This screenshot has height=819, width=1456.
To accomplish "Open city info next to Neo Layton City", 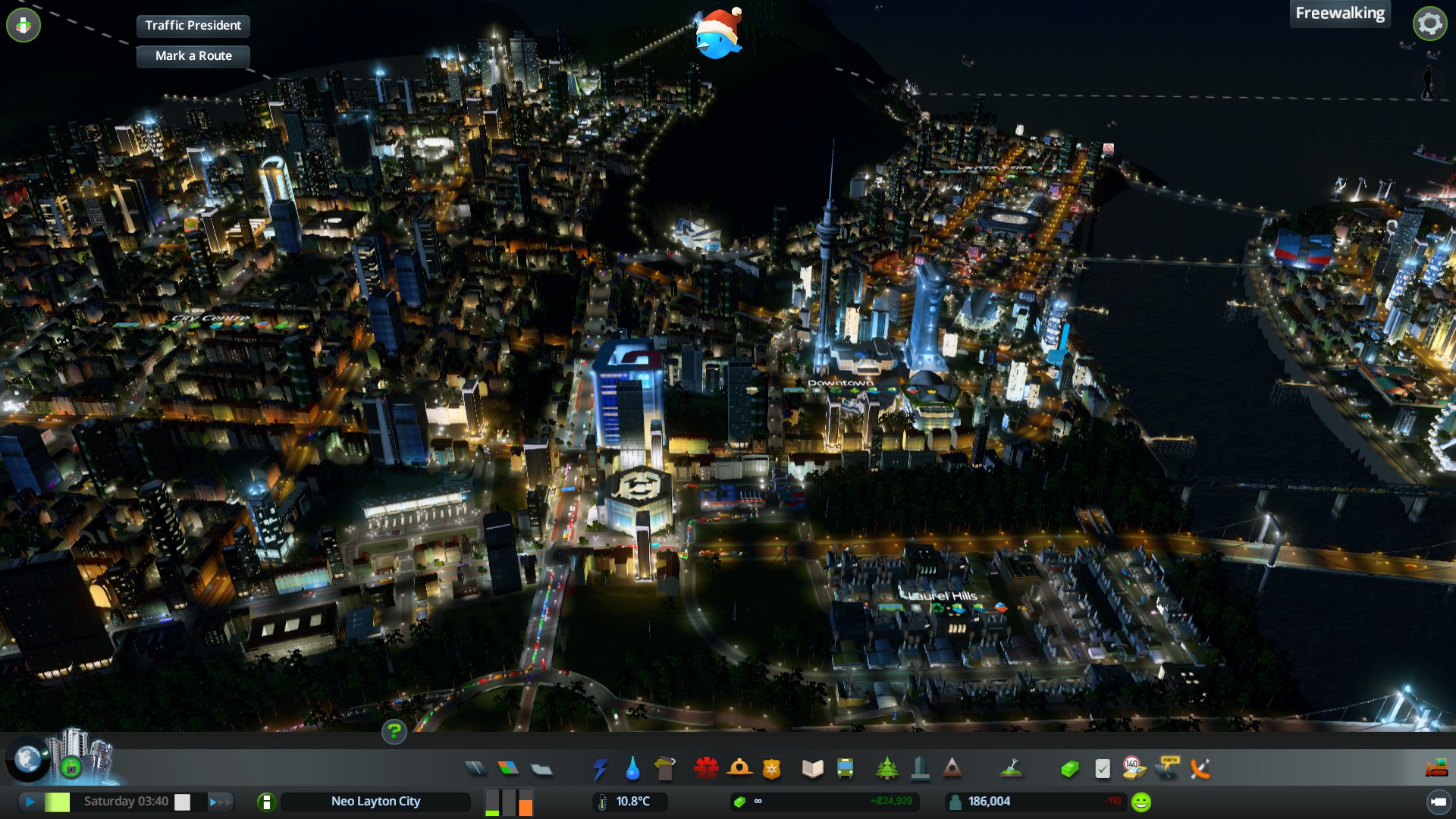I will tap(266, 802).
